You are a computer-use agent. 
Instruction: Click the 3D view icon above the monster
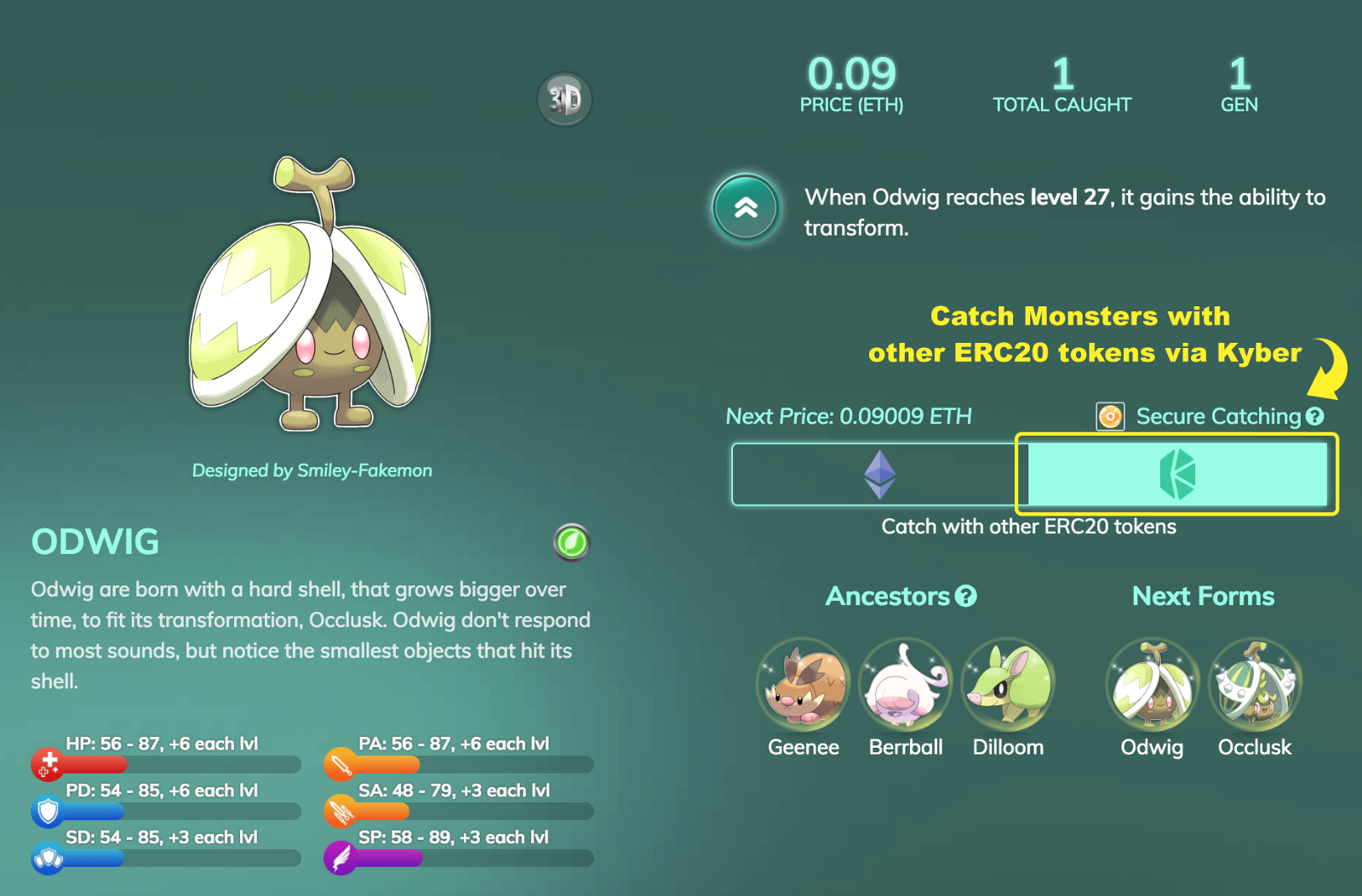564,100
